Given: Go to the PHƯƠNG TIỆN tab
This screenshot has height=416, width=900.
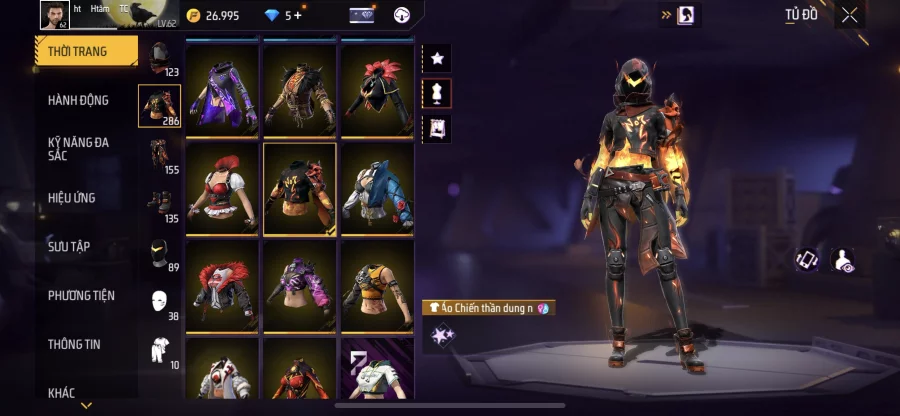Looking at the screenshot, I should click(x=81, y=295).
